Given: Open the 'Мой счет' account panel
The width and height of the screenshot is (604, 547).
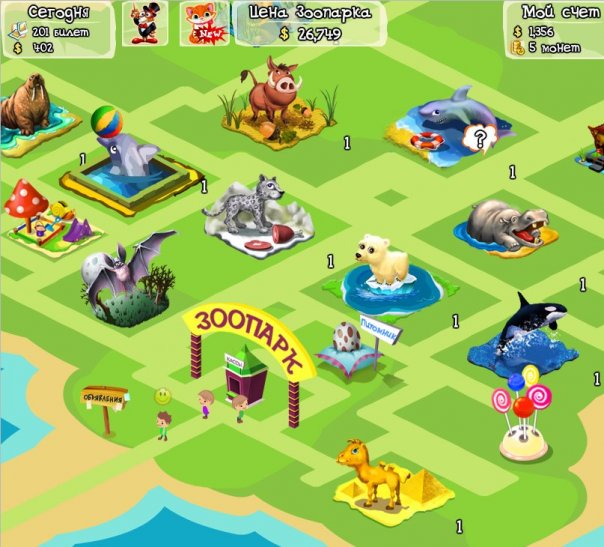Looking at the screenshot, I should [553, 29].
